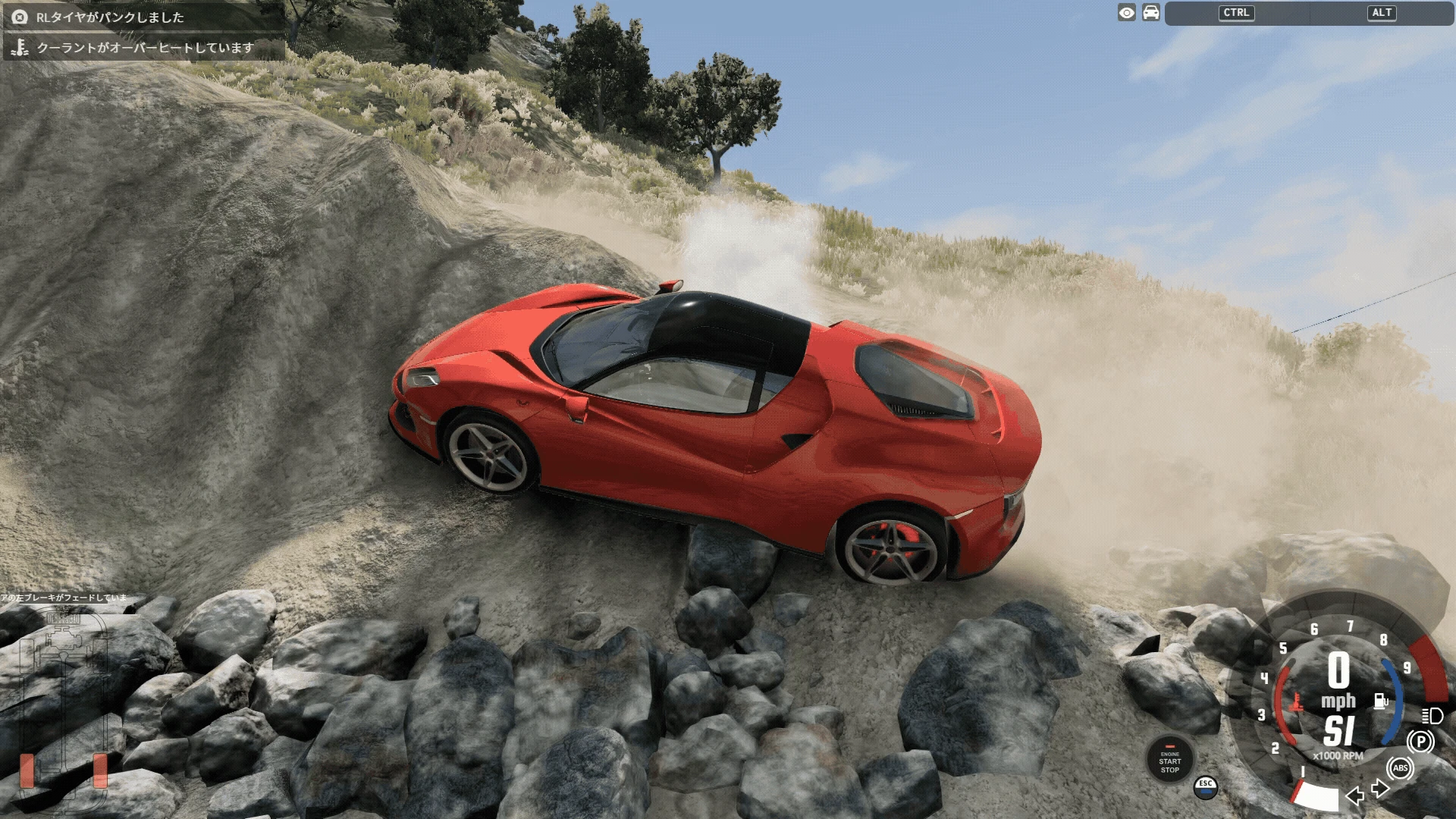Select the ABS indicator icon
Screen dimensions: 1456x819
coord(1400,768)
